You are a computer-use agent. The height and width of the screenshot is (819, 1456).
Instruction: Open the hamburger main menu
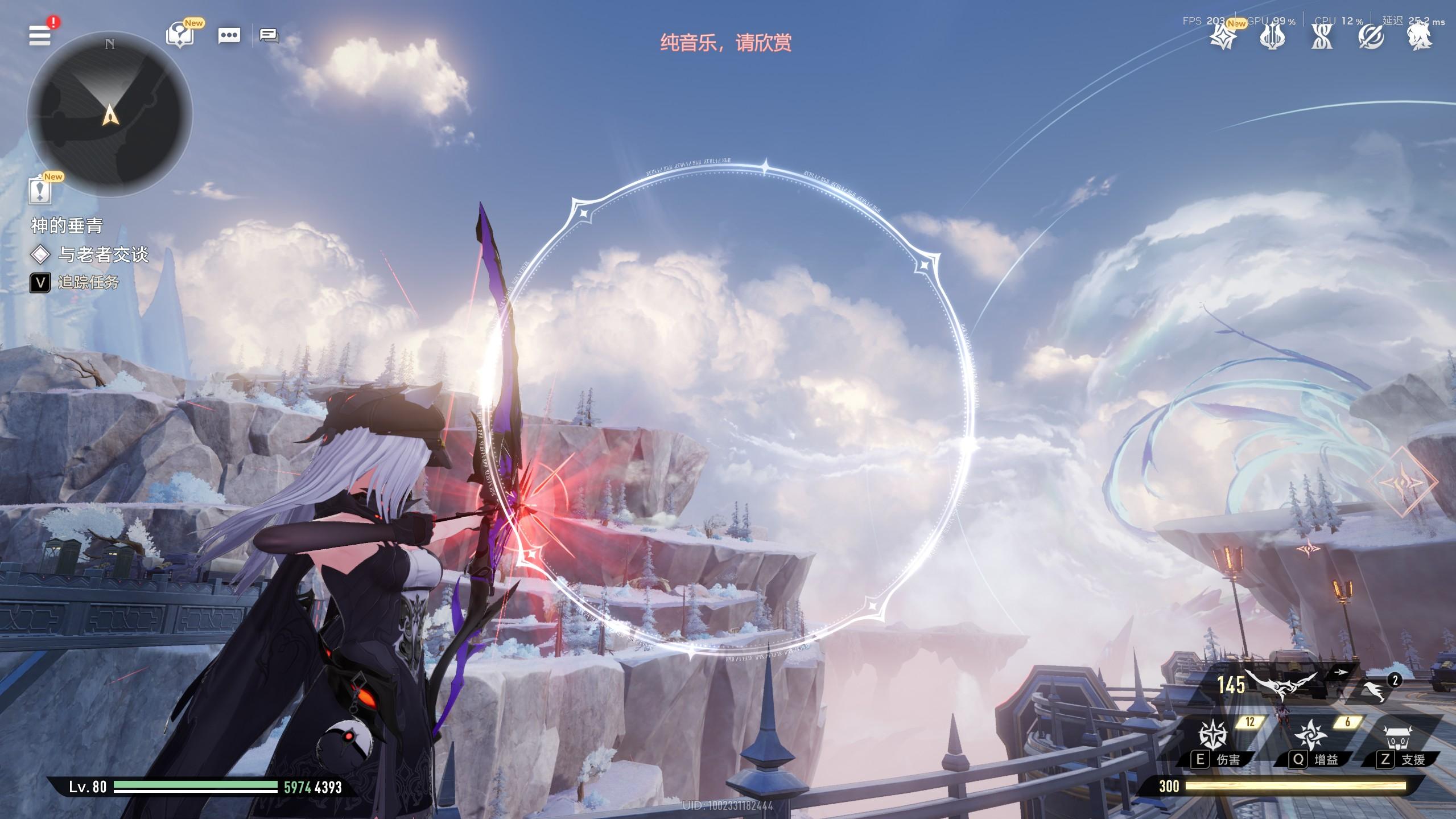click(x=40, y=35)
